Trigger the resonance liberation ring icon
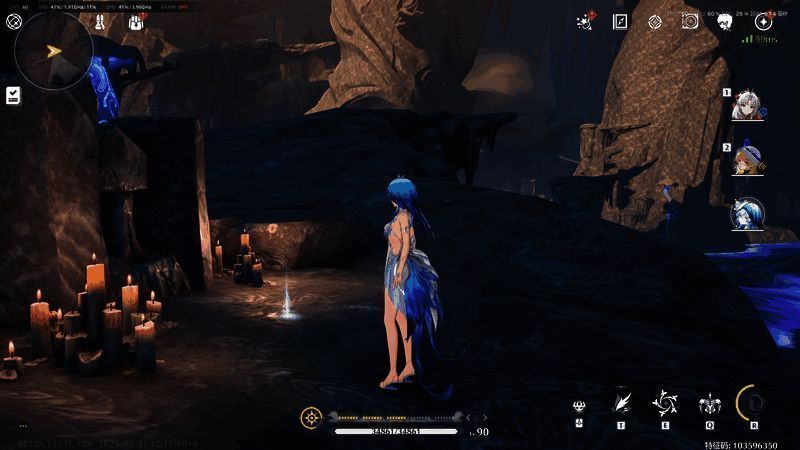 point(752,402)
